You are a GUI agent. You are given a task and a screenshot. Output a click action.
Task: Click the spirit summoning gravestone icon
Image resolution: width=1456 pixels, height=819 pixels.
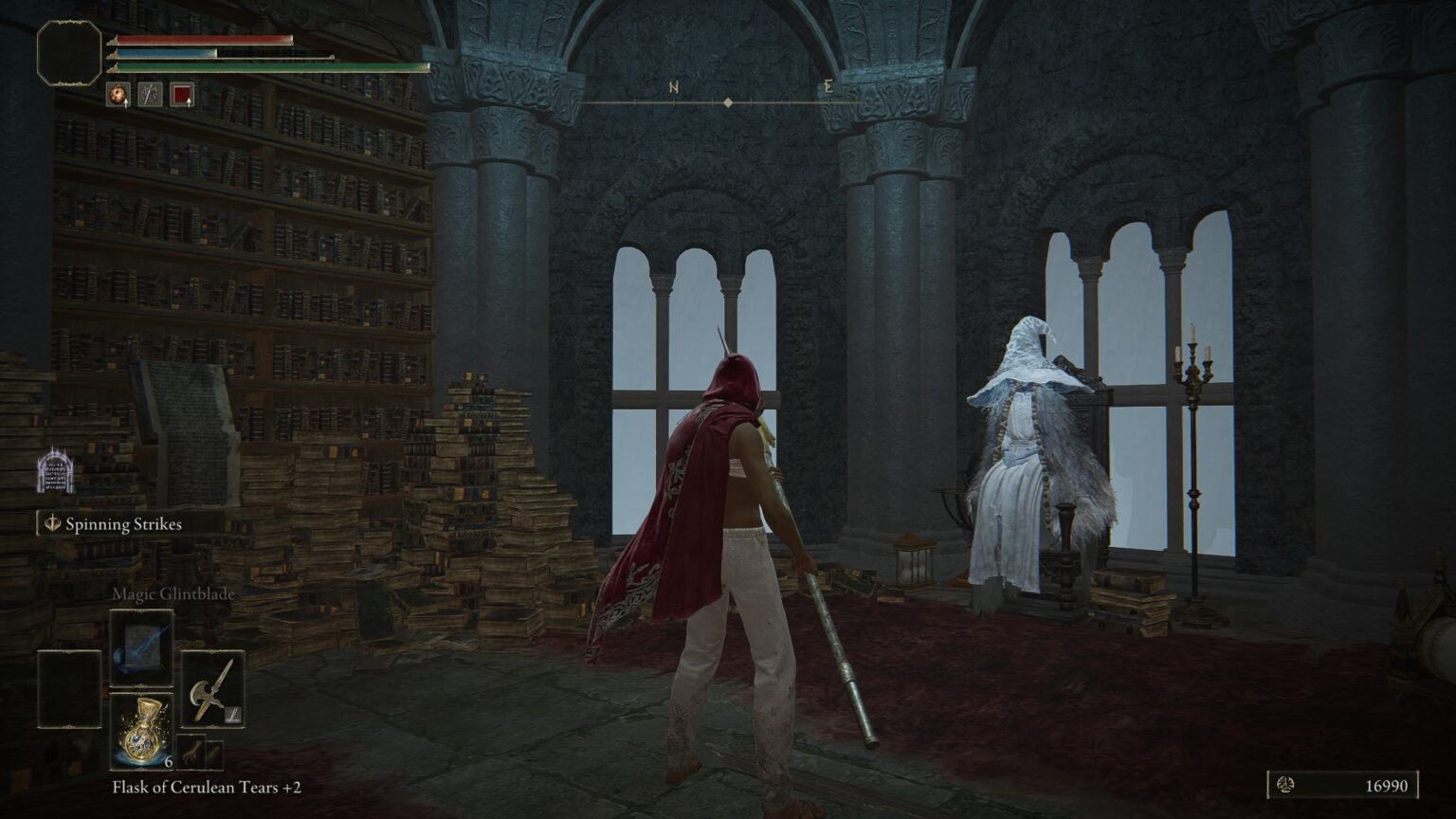click(54, 471)
